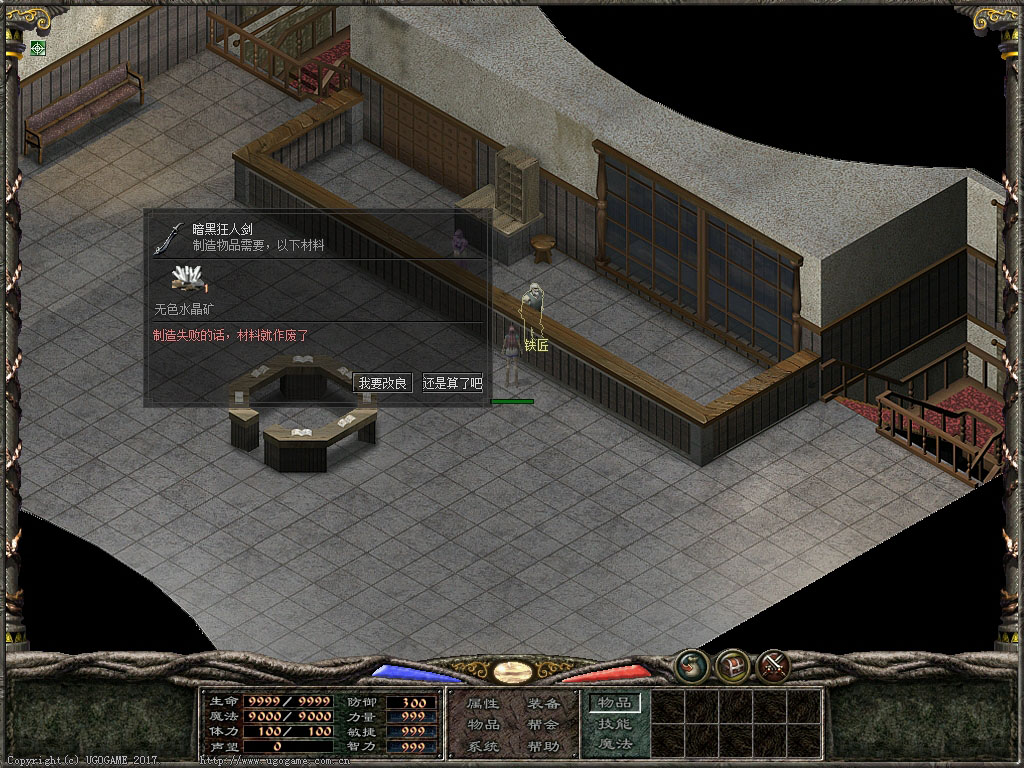Screen dimensions: 1024x768
Task: Confirm crafting with 我要改良 button
Action: click(x=383, y=383)
